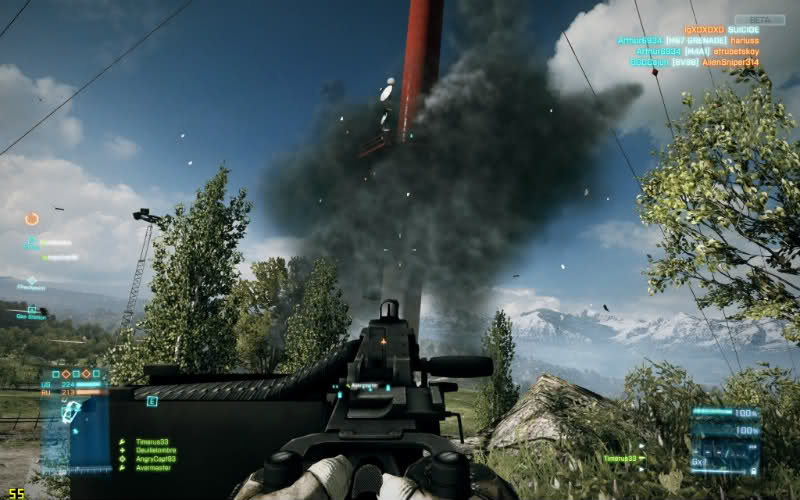Click the E objective marker
Screen dimensions: 800x500
152,401
